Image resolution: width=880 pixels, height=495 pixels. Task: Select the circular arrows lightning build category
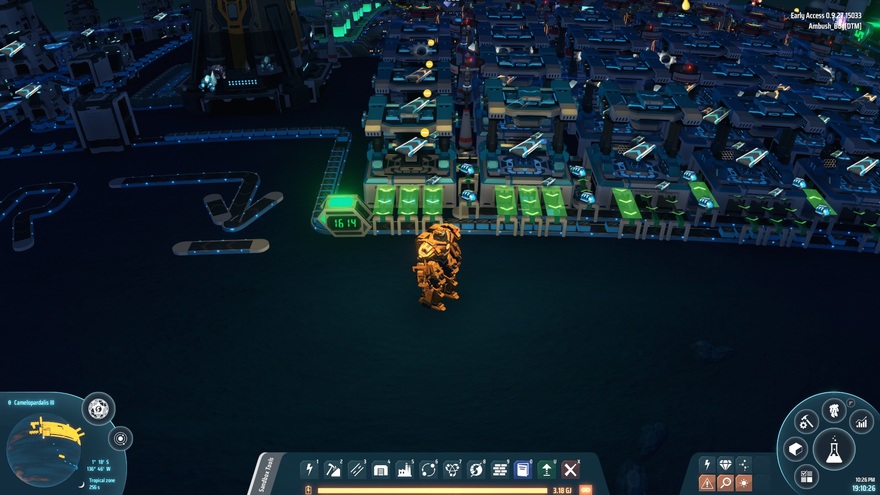pos(476,469)
